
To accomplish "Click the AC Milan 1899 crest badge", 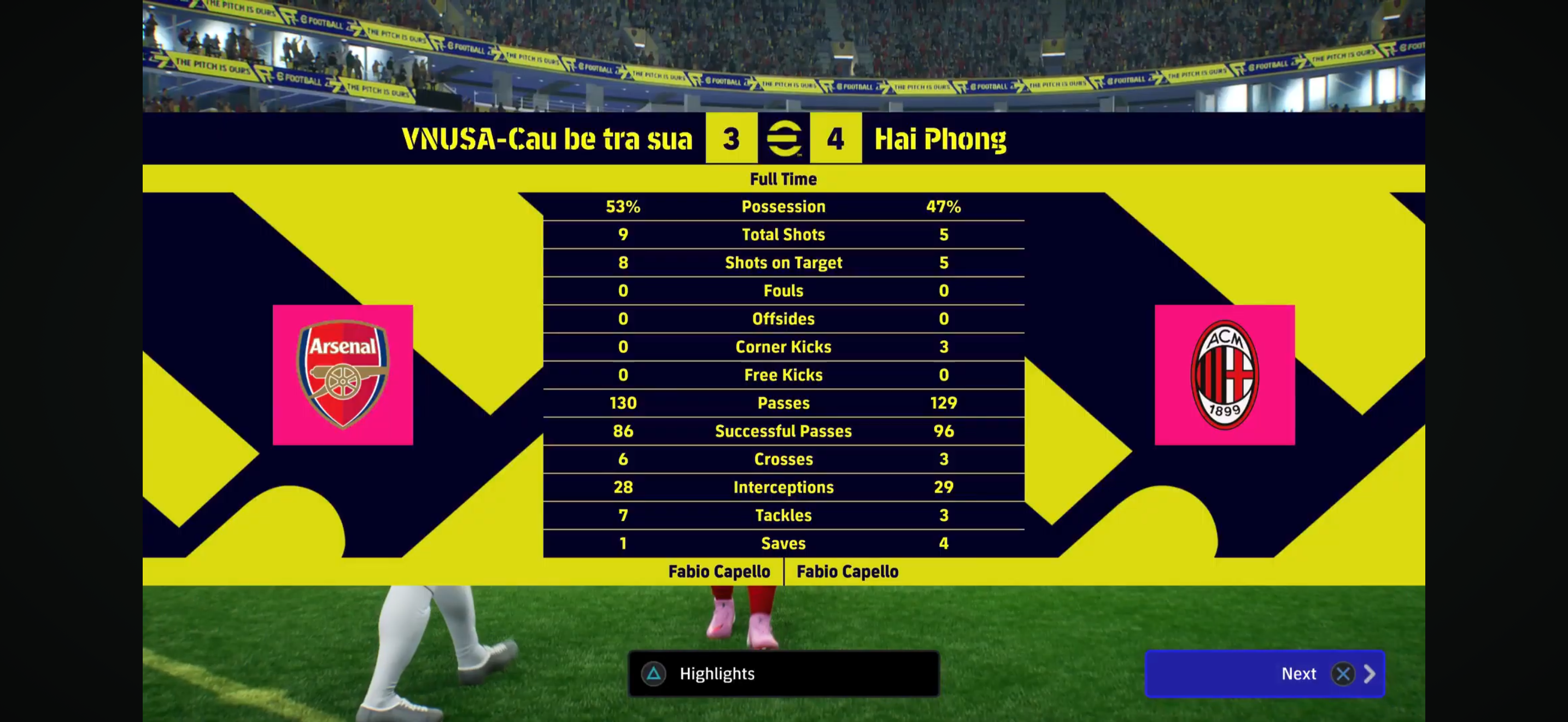I will pos(1225,374).
